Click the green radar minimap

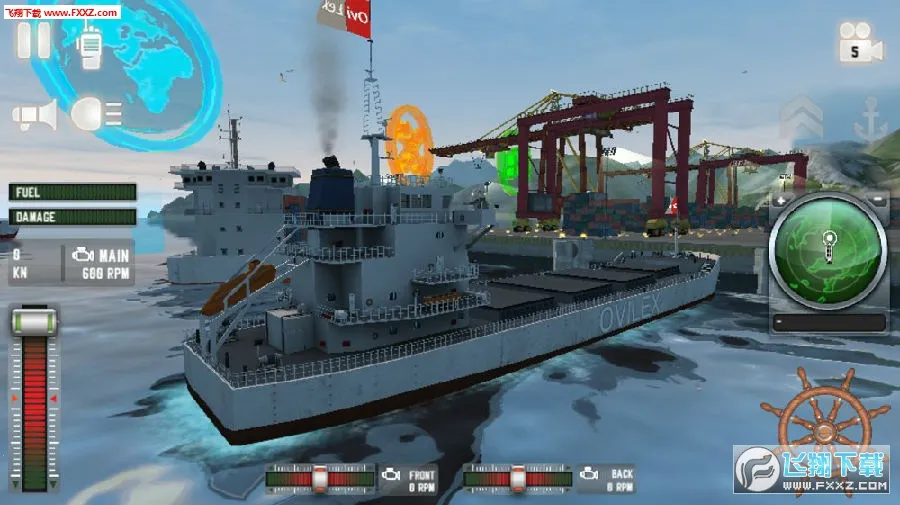pos(828,248)
